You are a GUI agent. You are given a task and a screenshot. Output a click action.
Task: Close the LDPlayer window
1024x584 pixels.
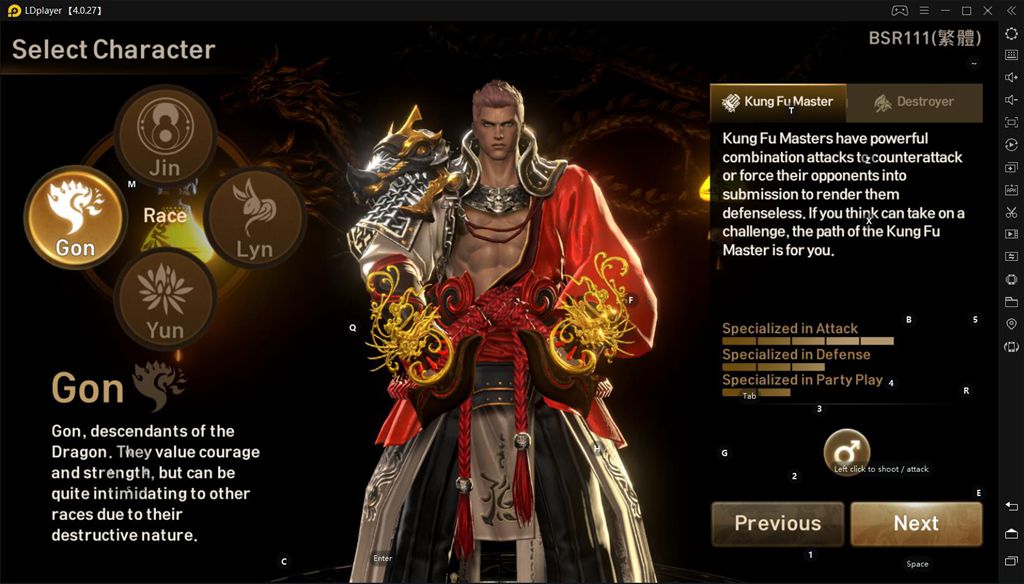(x=988, y=10)
